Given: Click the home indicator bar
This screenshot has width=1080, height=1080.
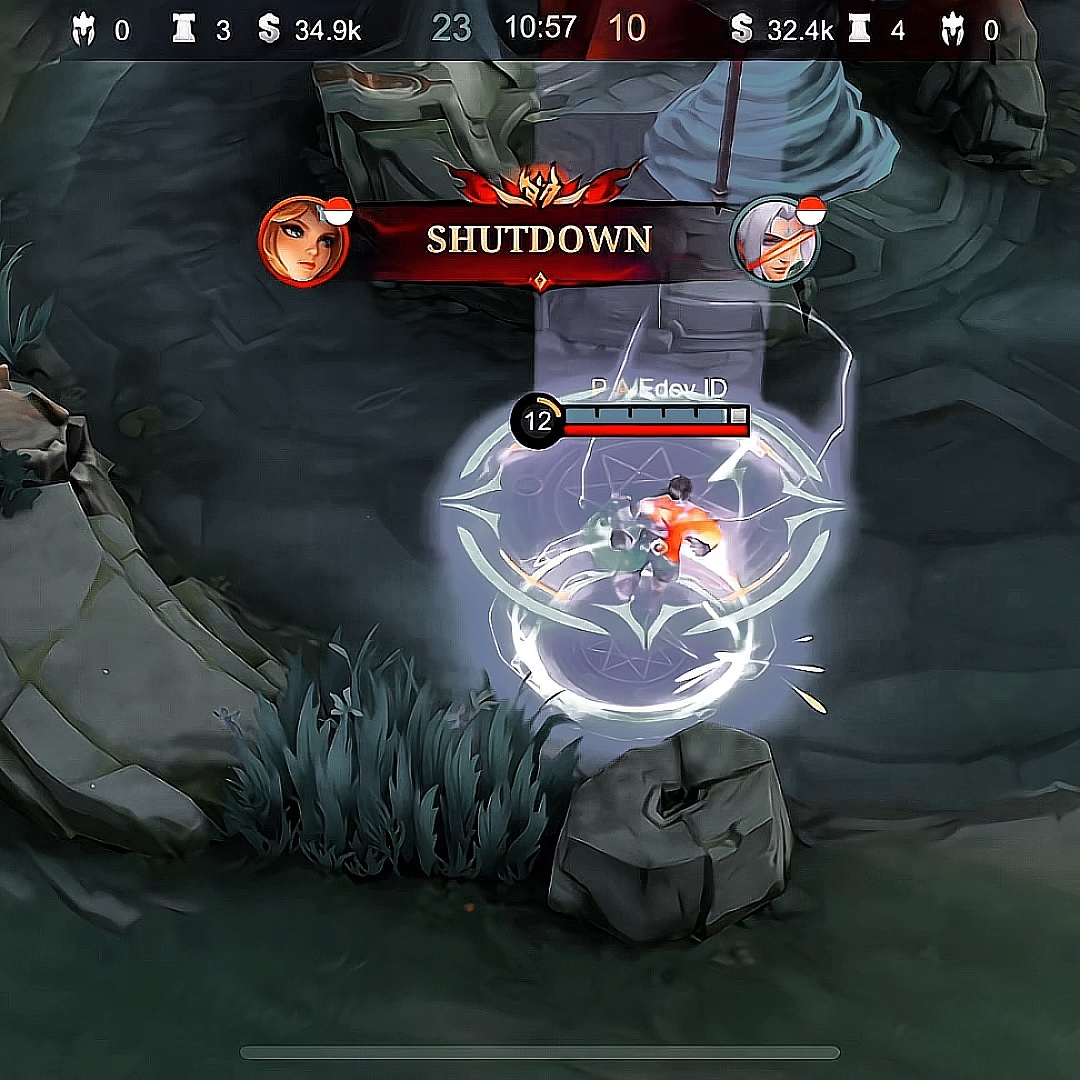Looking at the screenshot, I should pyautogui.click(x=540, y=1052).
